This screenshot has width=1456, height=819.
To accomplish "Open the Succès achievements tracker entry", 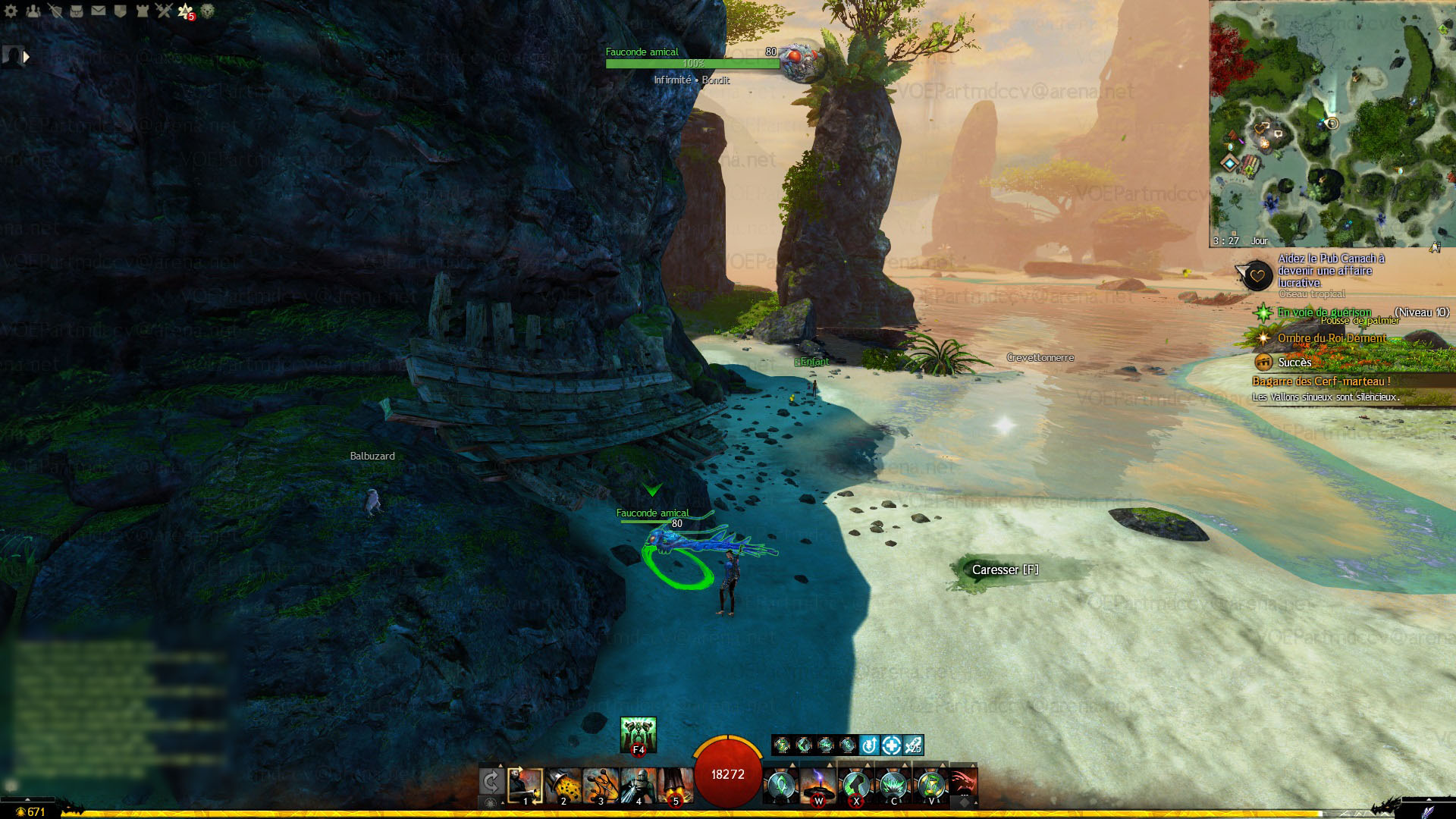I will 1294,362.
